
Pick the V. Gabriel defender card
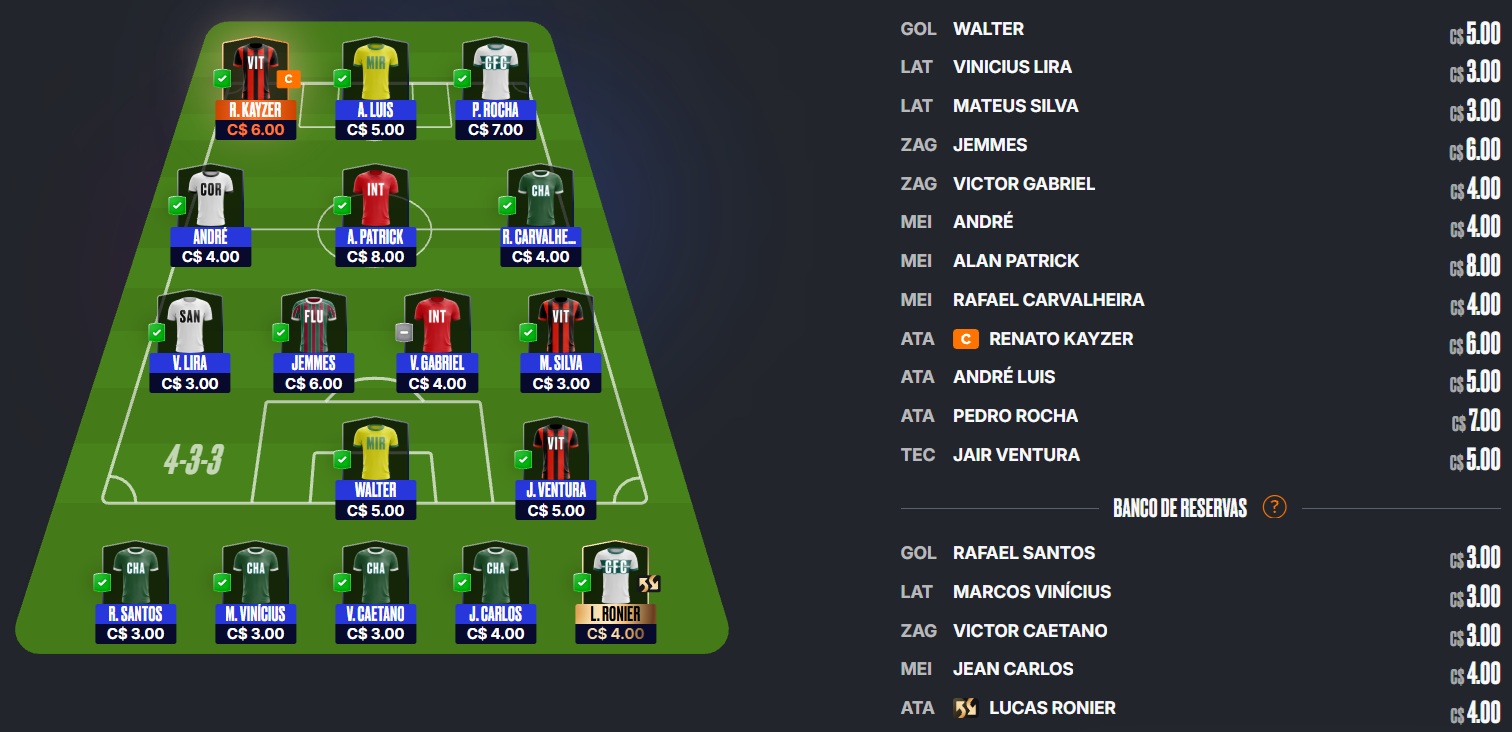[437, 341]
